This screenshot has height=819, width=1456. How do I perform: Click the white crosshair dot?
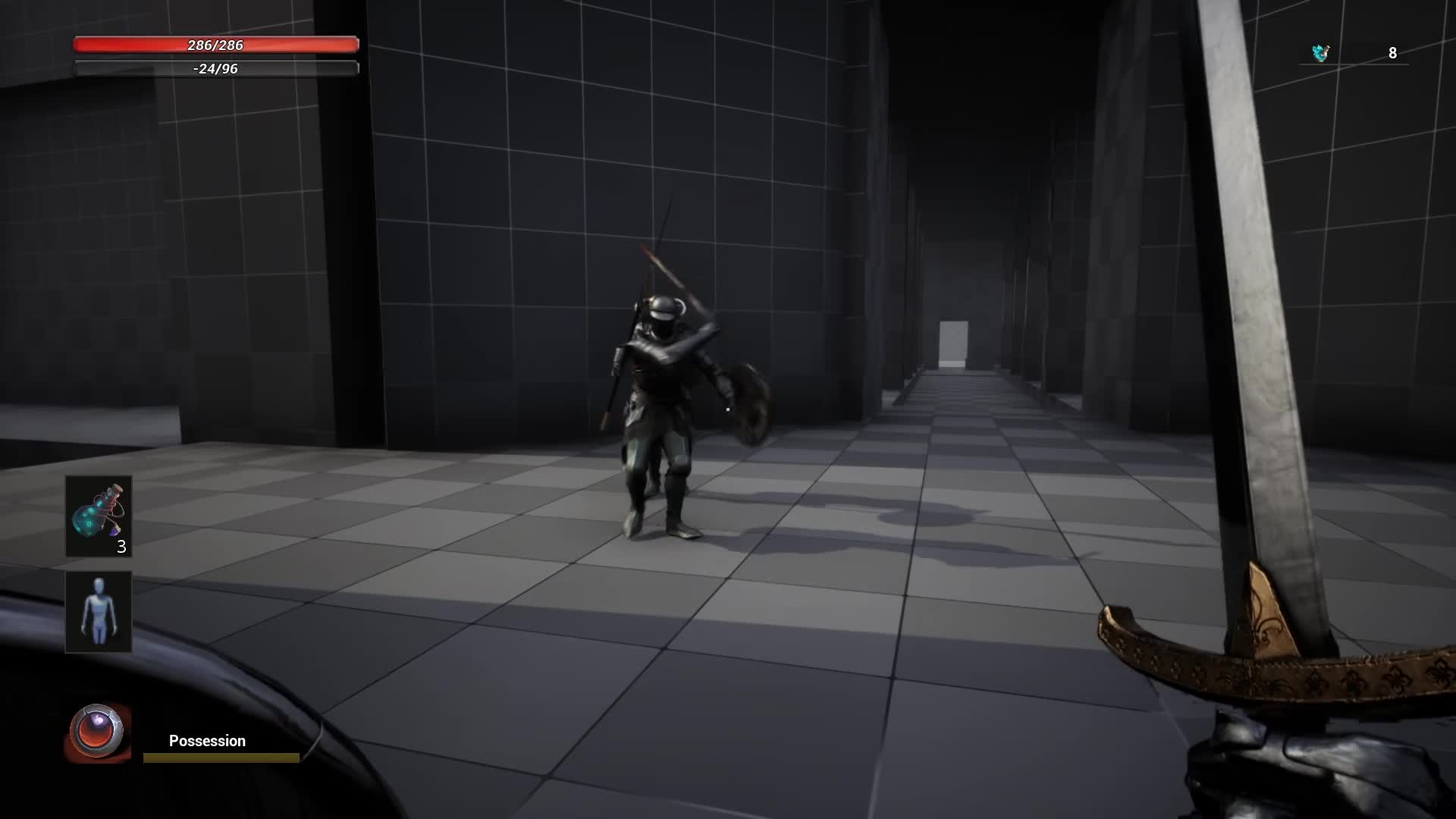coord(726,409)
